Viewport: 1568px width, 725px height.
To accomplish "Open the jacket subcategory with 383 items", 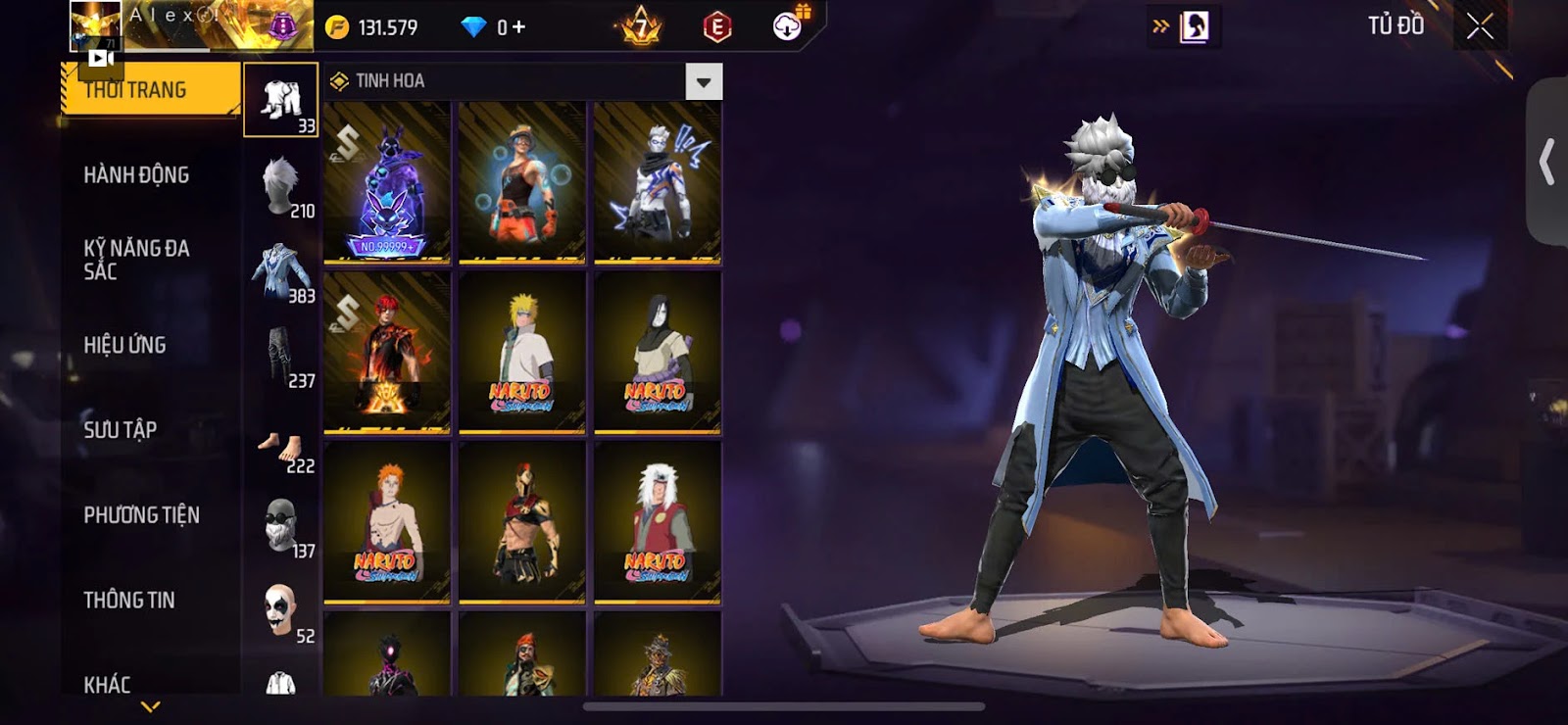I will (x=282, y=271).
